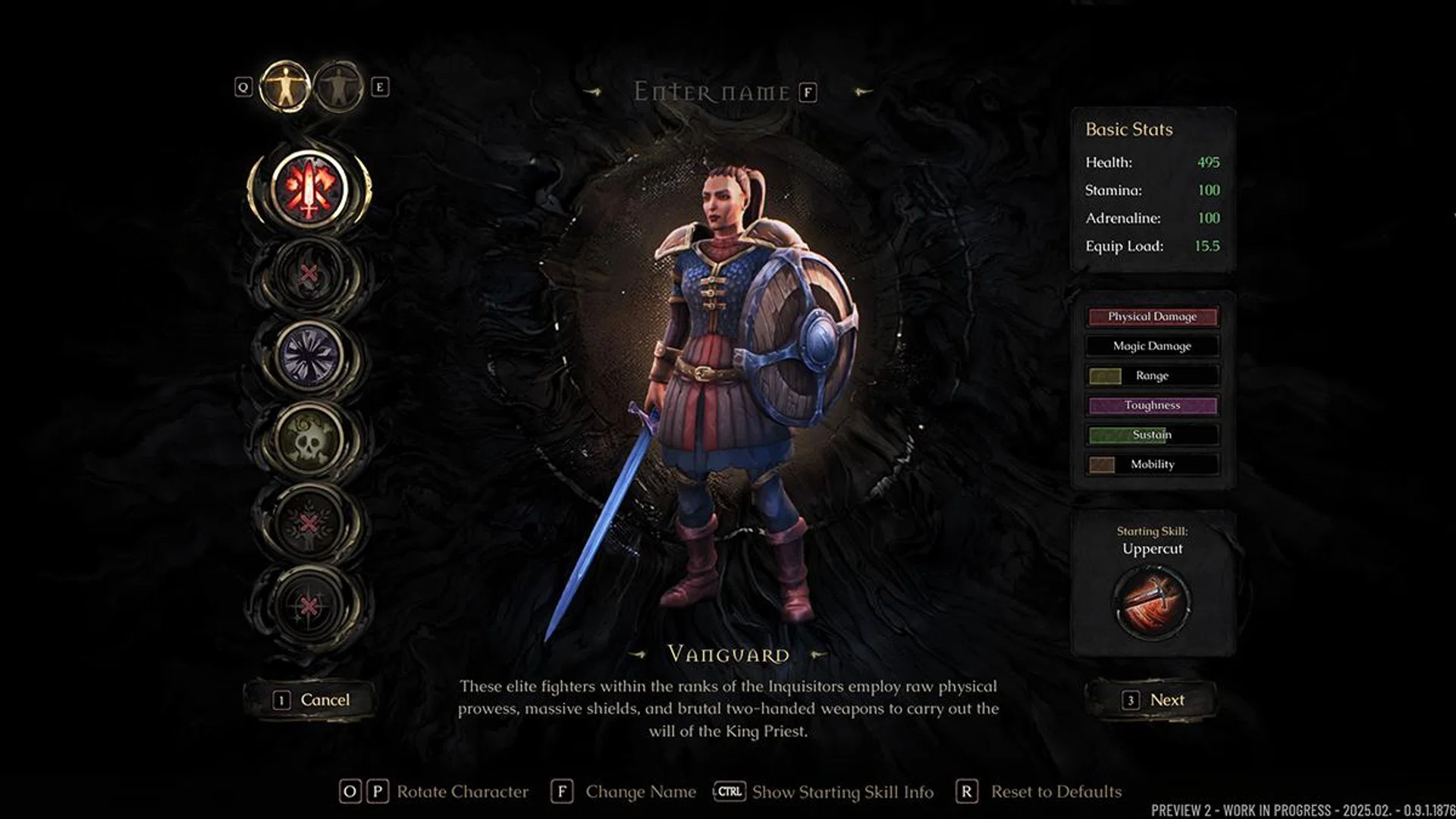This screenshot has width=1456, height=819.
Task: Select the bottom crosshair class icon
Action: pos(311,603)
